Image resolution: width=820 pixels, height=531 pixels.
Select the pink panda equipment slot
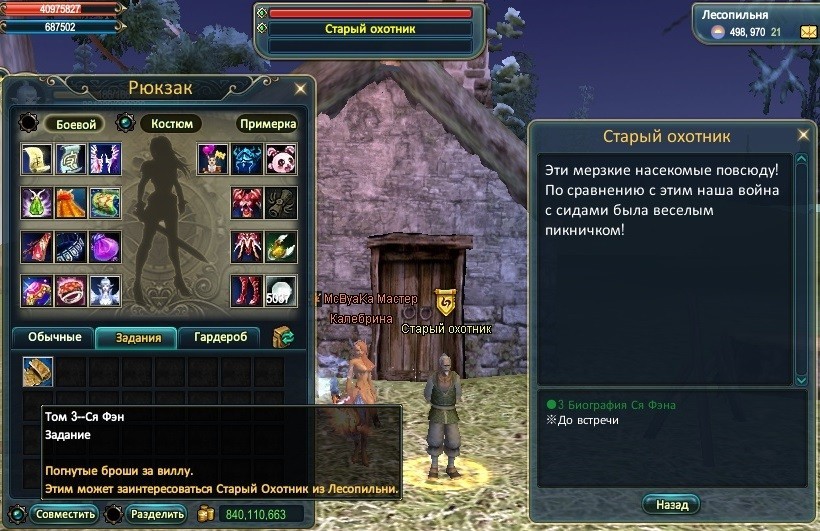281,159
